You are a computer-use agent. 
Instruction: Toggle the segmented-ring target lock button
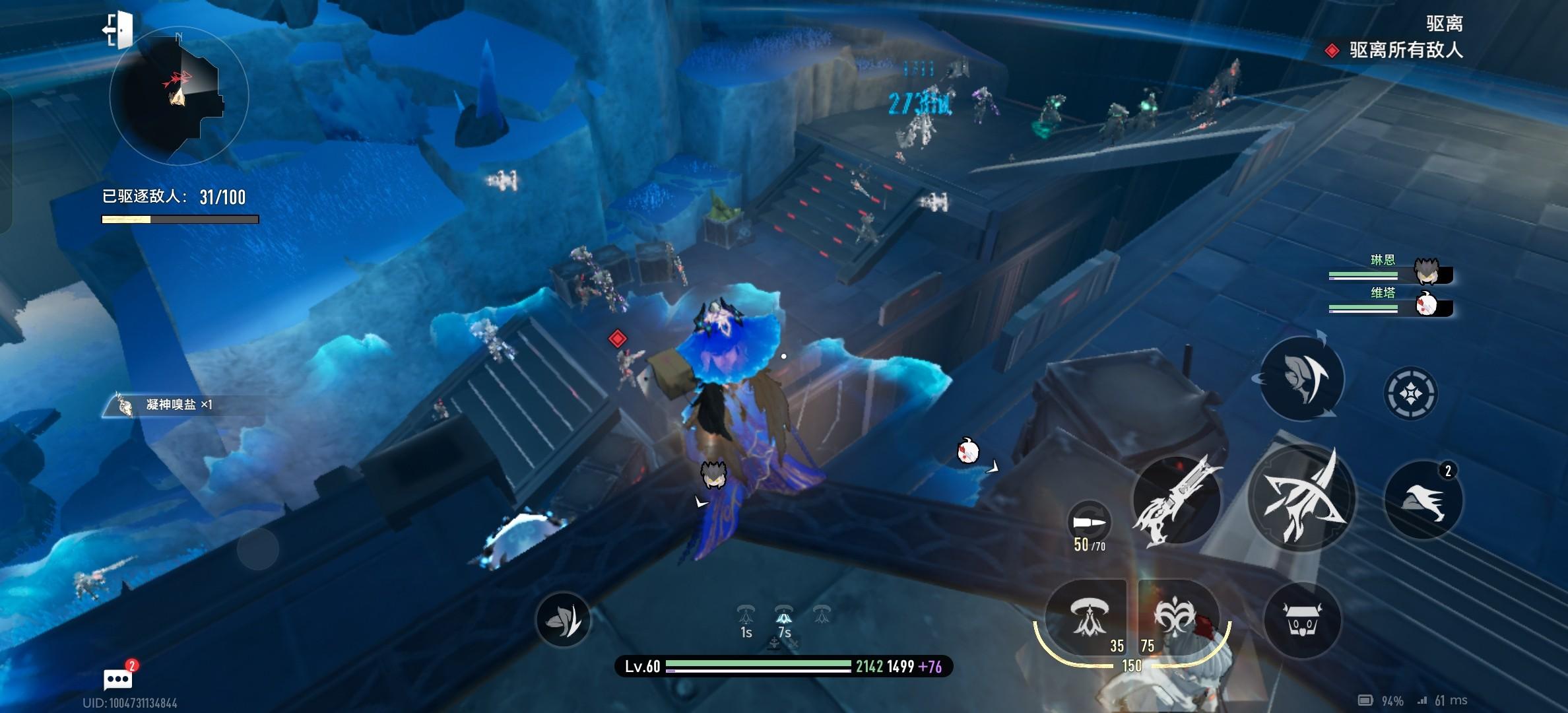coord(1410,393)
